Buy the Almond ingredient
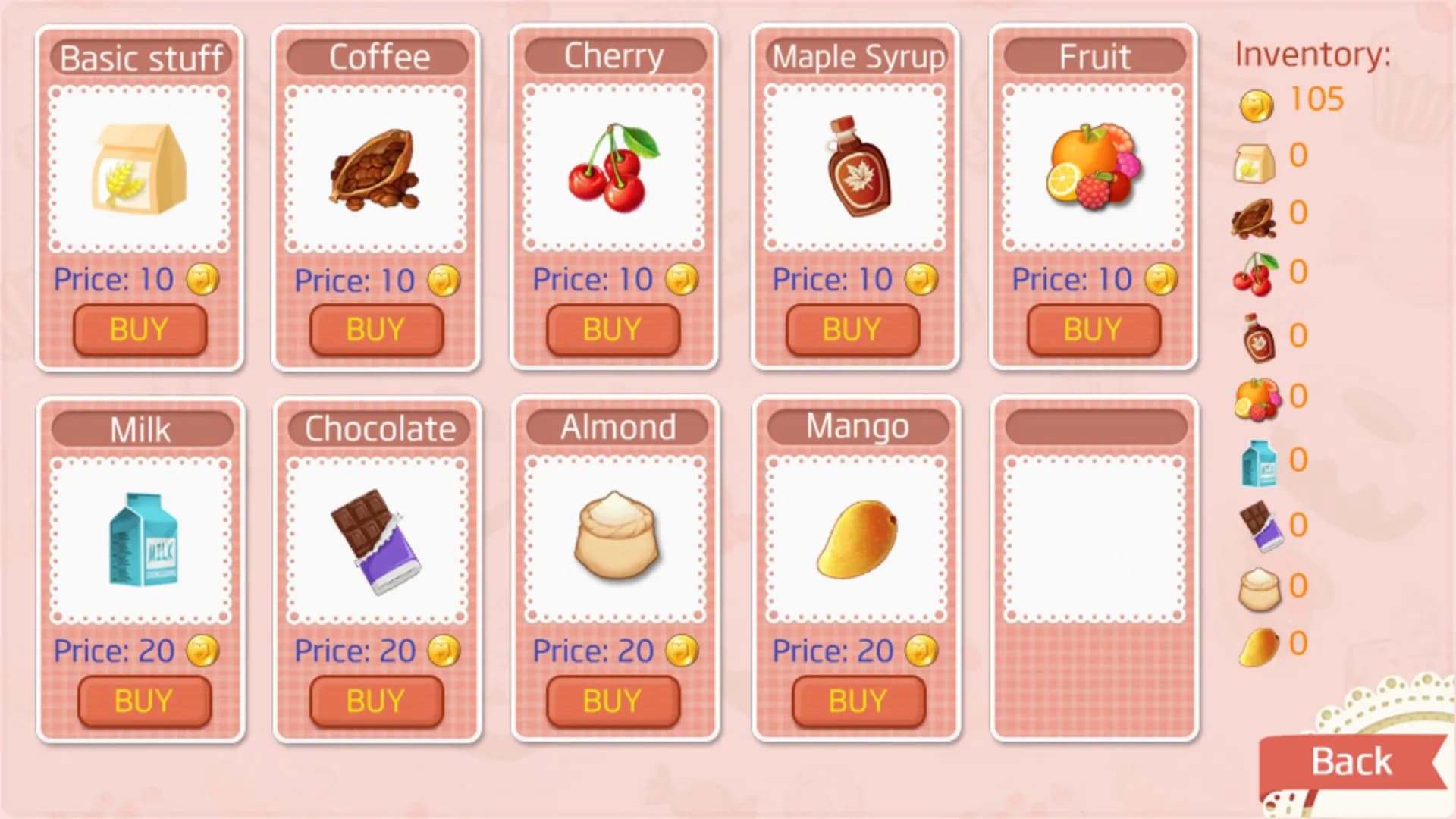 tap(613, 701)
